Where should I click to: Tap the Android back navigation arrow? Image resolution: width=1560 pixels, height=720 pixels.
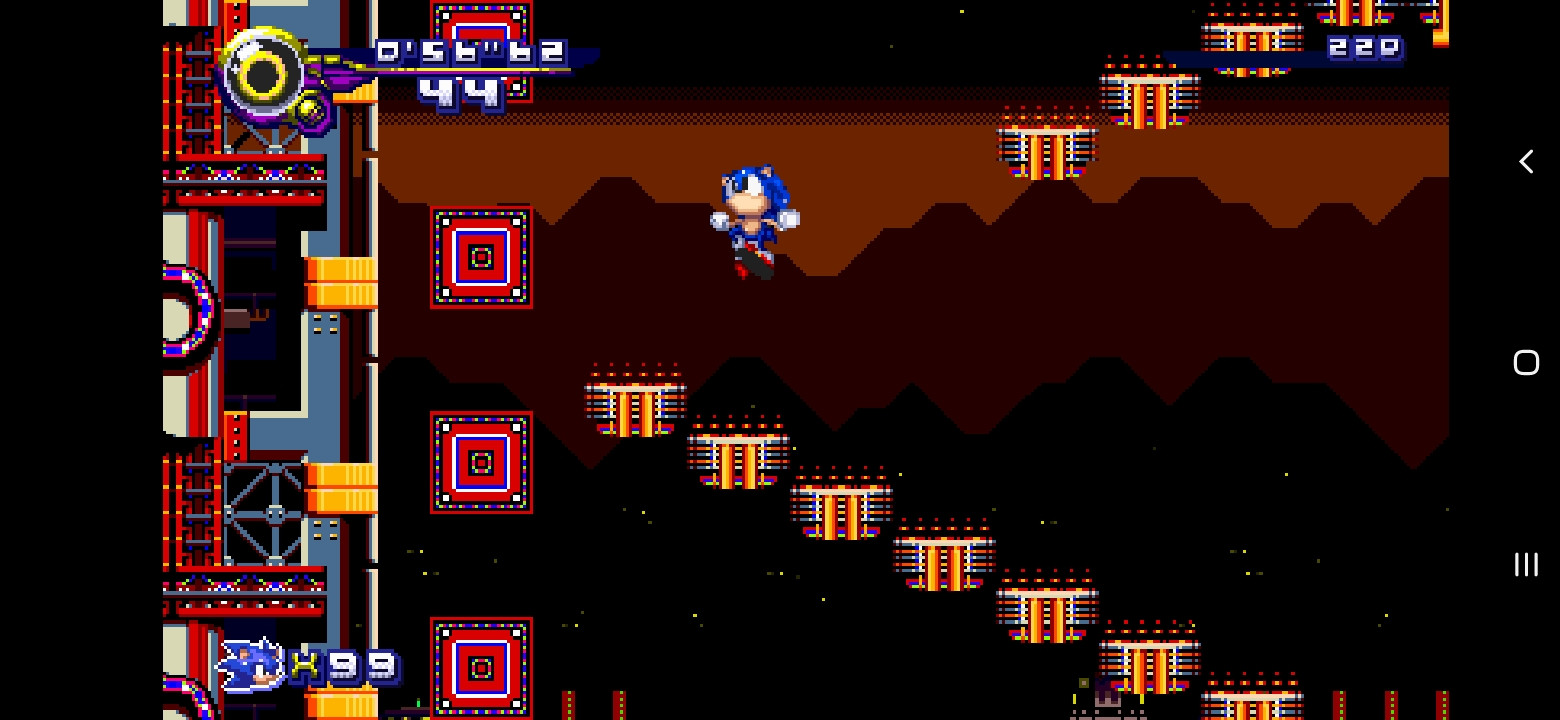[1526, 161]
